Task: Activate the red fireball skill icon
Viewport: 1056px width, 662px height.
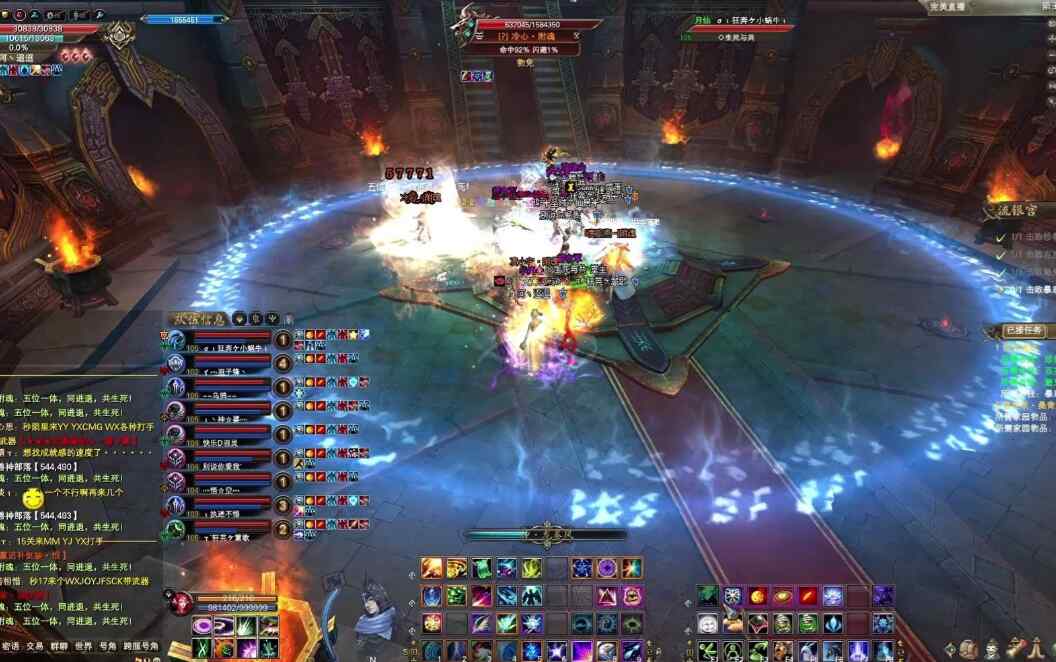Action: (759, 596)
